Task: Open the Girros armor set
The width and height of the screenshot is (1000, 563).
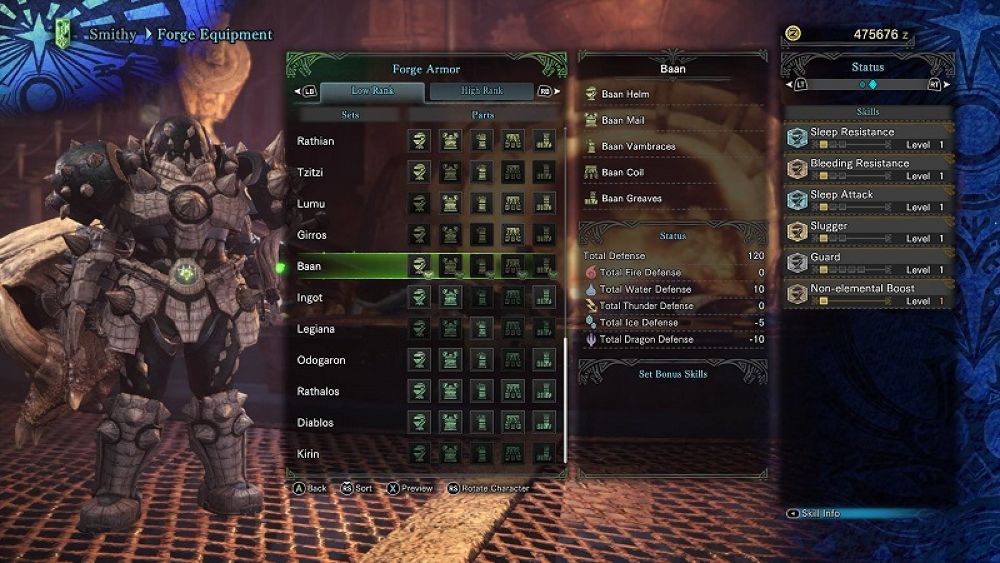Action: pyautogui.click(x=312, y=235)
